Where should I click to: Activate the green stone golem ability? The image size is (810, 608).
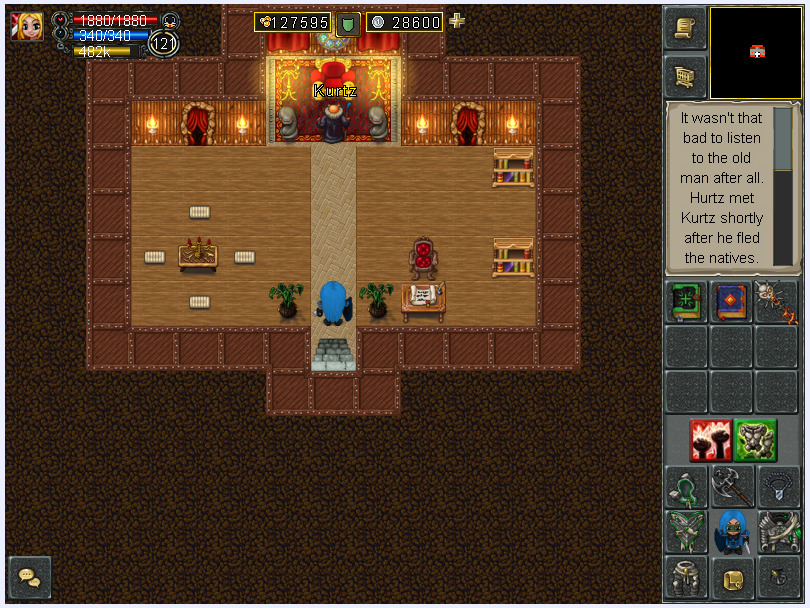tap(755, 440)
